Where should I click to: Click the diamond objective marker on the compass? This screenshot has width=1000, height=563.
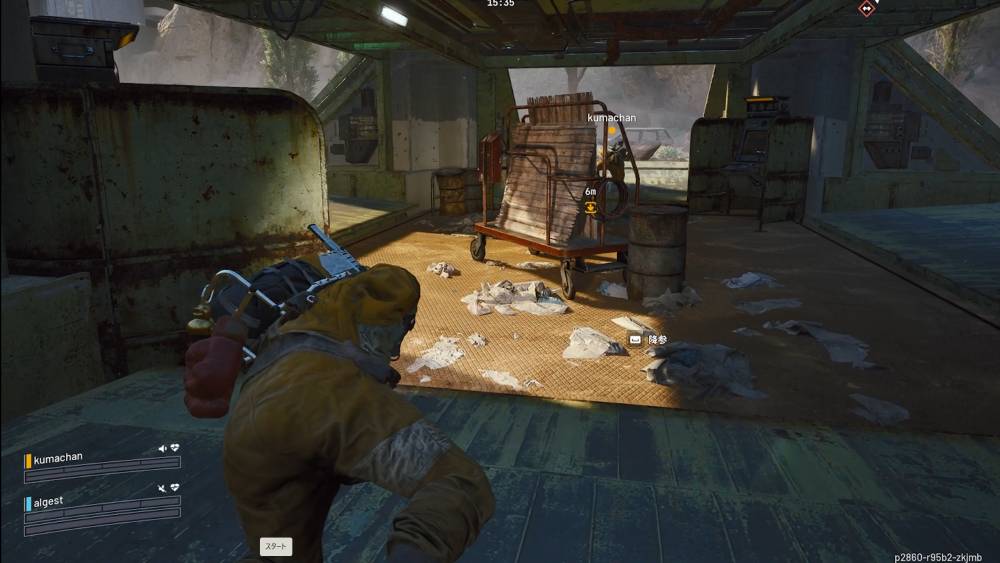point(866,8)
